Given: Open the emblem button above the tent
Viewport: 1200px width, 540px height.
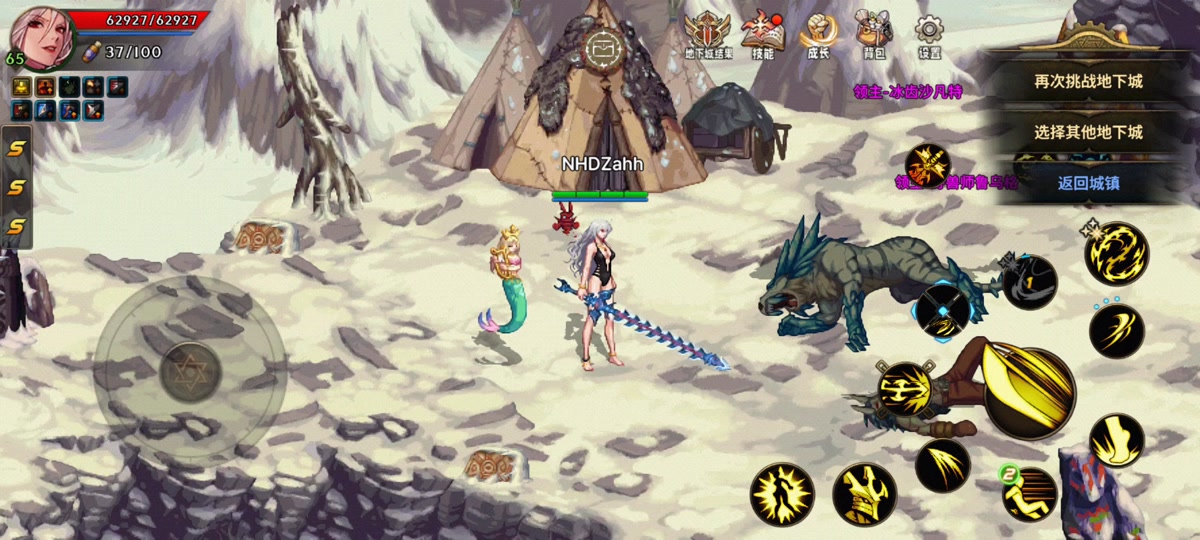Looking at the screenshot, I should click(603, 47).
